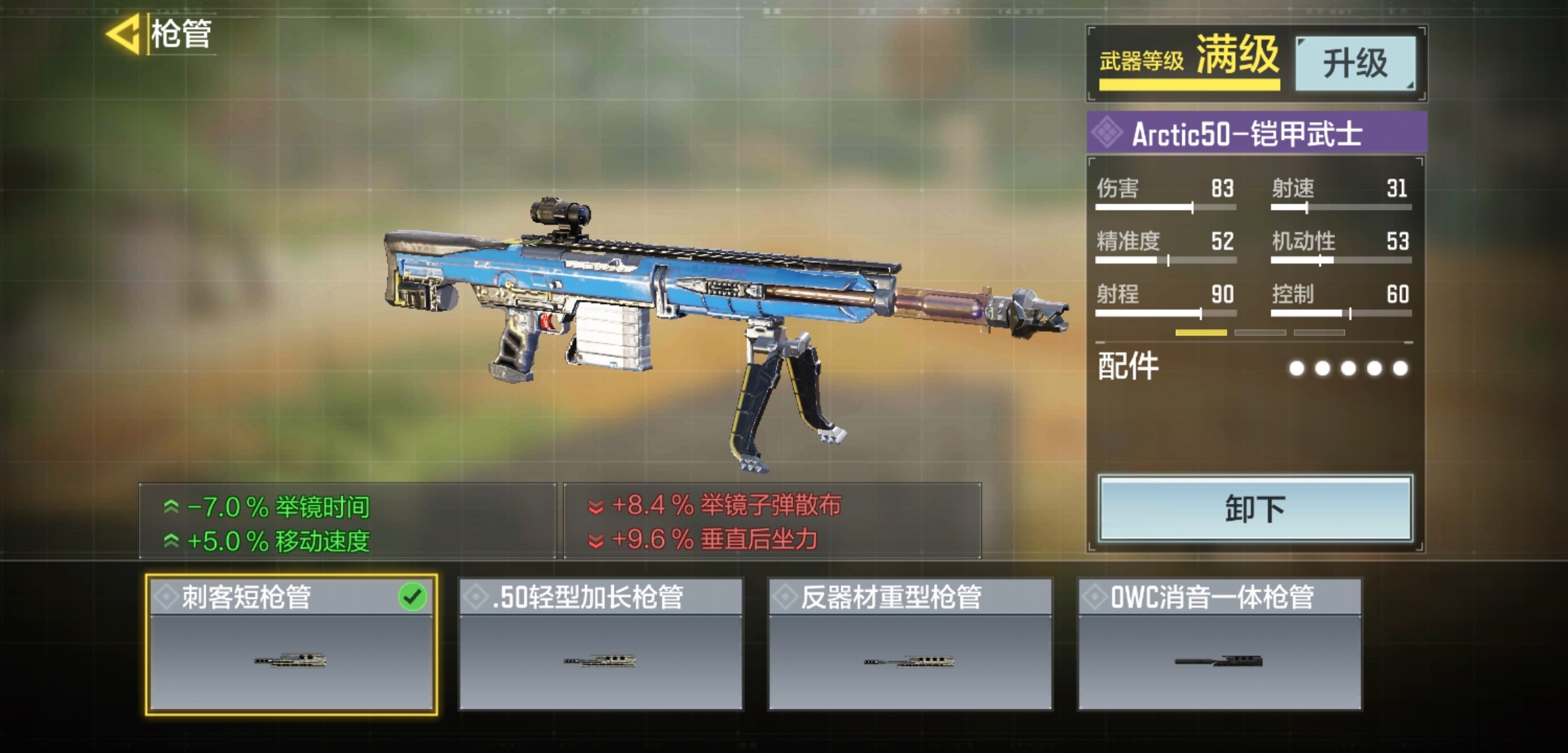Pick the 反器材重型枪管 barrel
The width and height of the screenshot is (1568, 753).
pos(910,644)
